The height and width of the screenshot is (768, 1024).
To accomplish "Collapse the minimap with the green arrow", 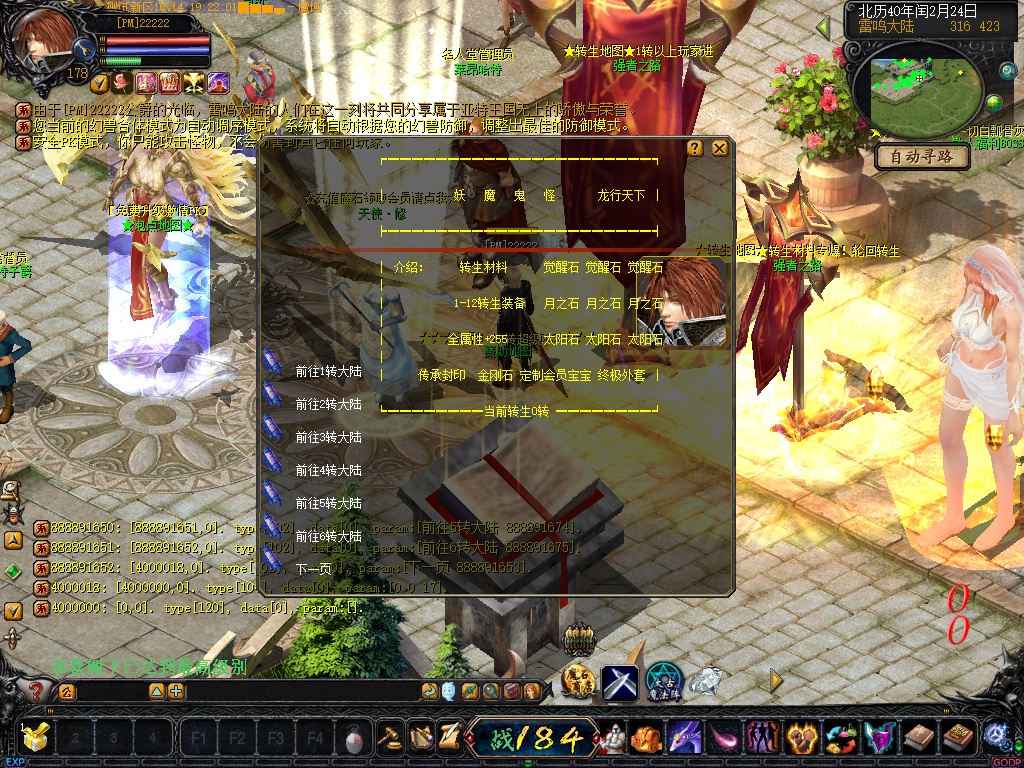I will [824, 27].
